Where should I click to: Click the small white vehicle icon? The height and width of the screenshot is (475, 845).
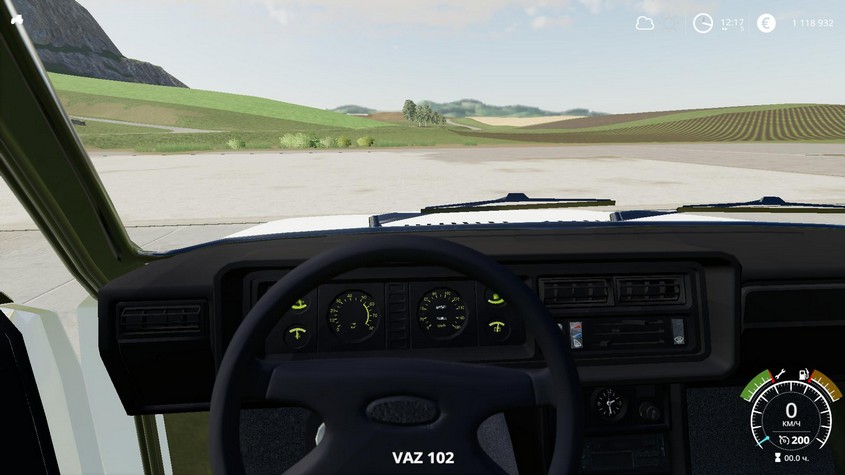(x=16, y=18)
